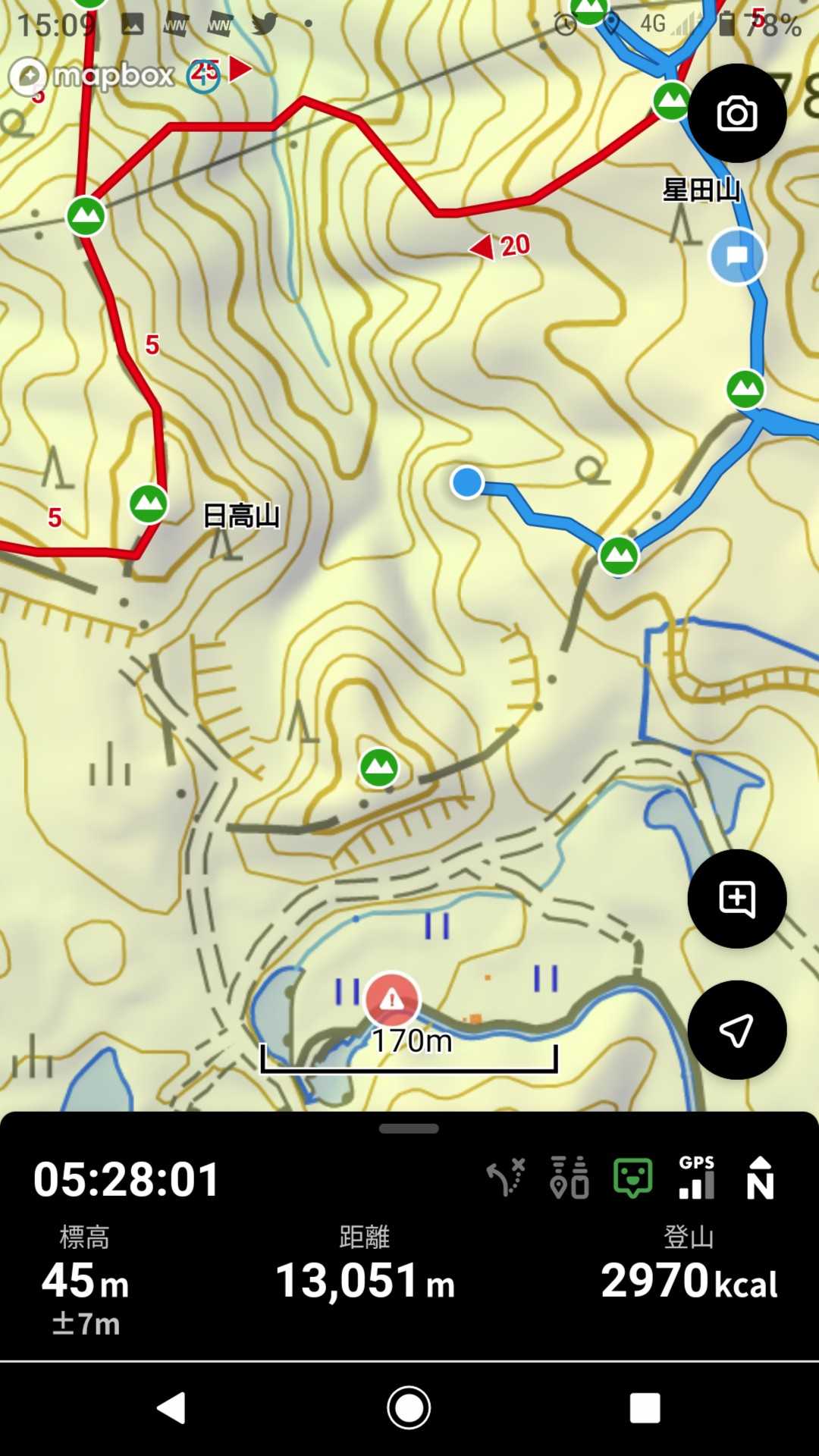Expand the bottom stats panel handle

tap(409, 1128)
